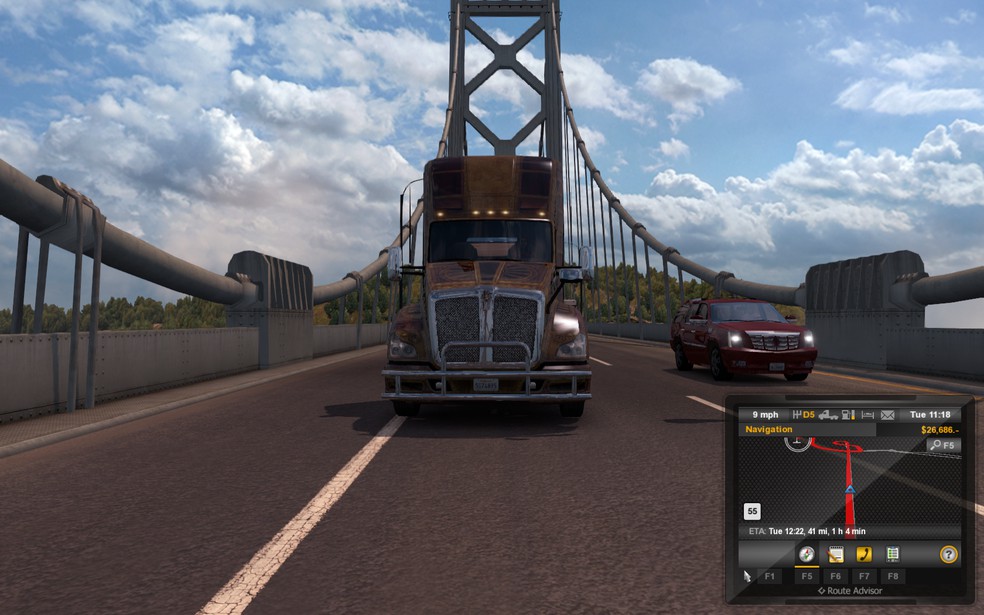The height and width of the screenshot is (615, 984).
Task: Click the truck damage status icon
Action: coord(828,415)
